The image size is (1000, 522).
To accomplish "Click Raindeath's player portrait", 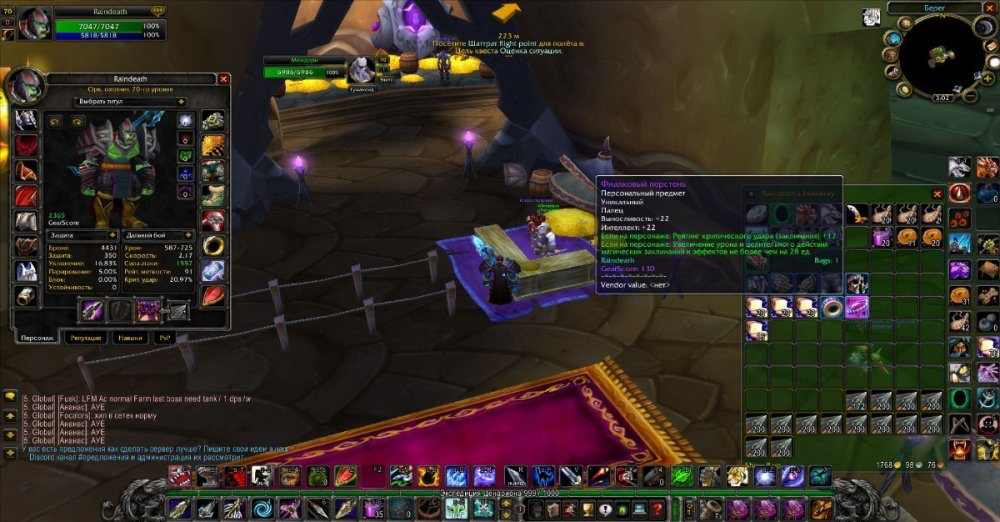I will (35, 22).
